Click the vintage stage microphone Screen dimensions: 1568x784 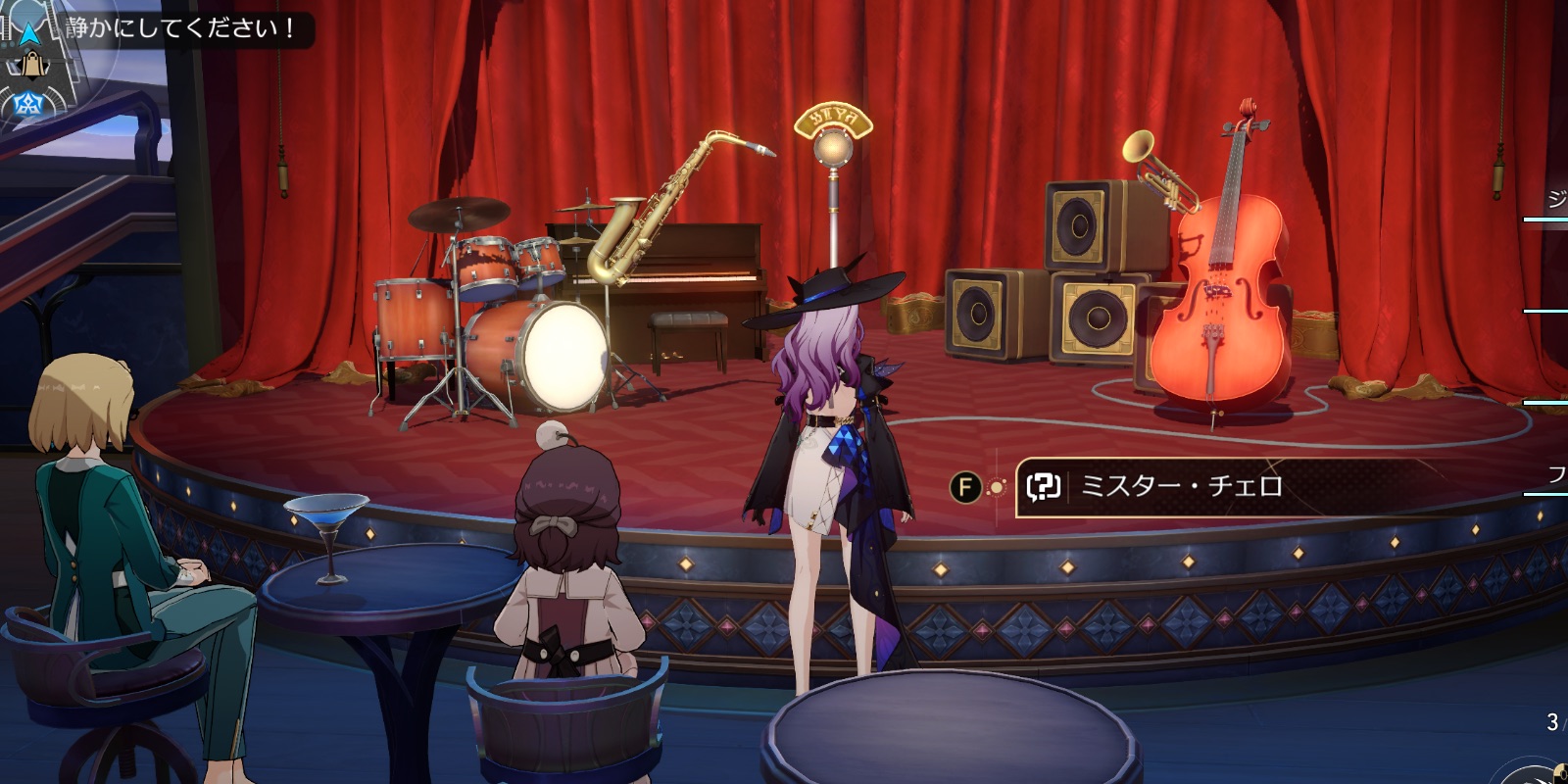[x=832, y=147]
